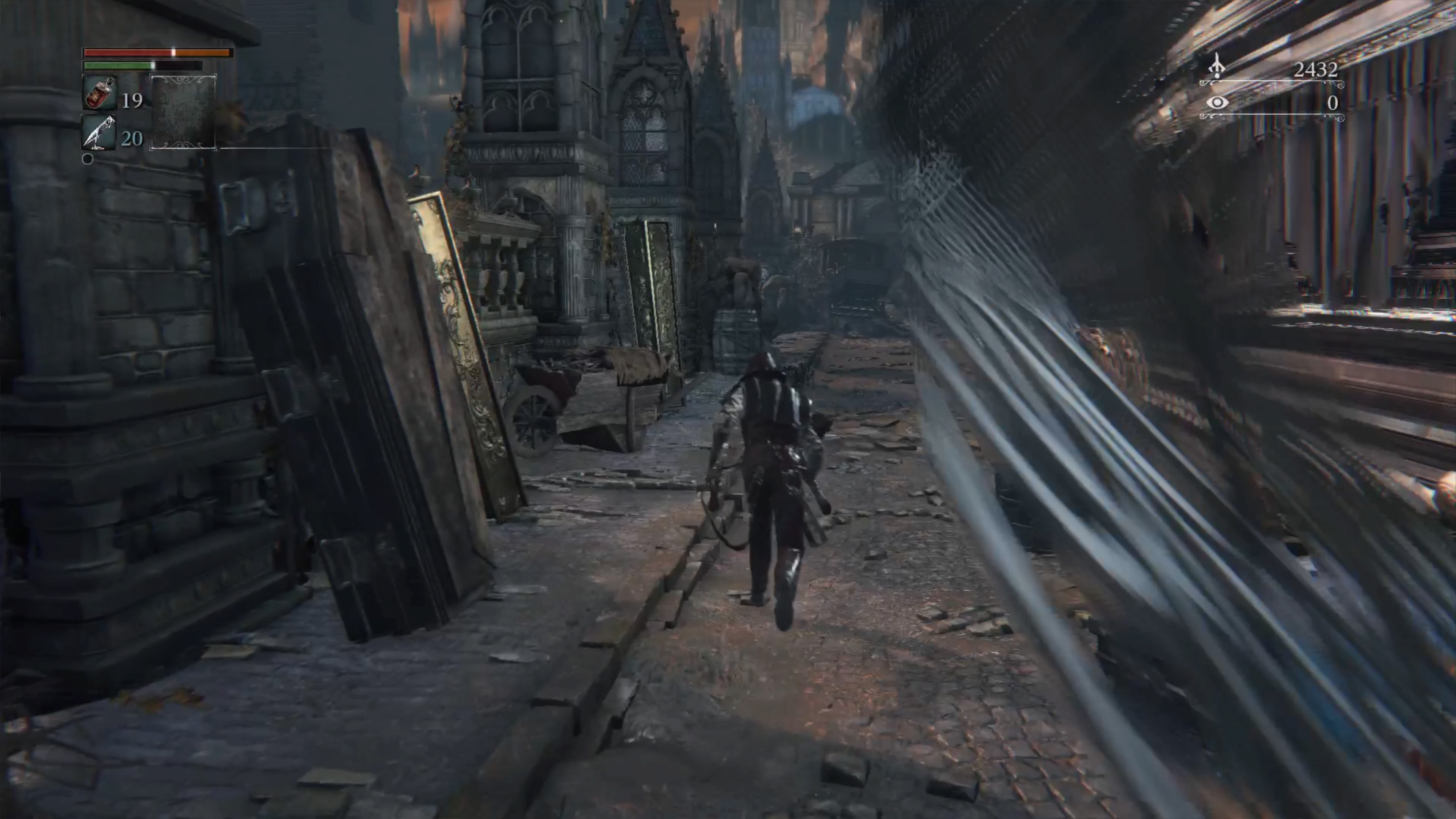1456x819 pixels.
Task: Click the Blood Echoes icon
Action: pos(1216,67)
